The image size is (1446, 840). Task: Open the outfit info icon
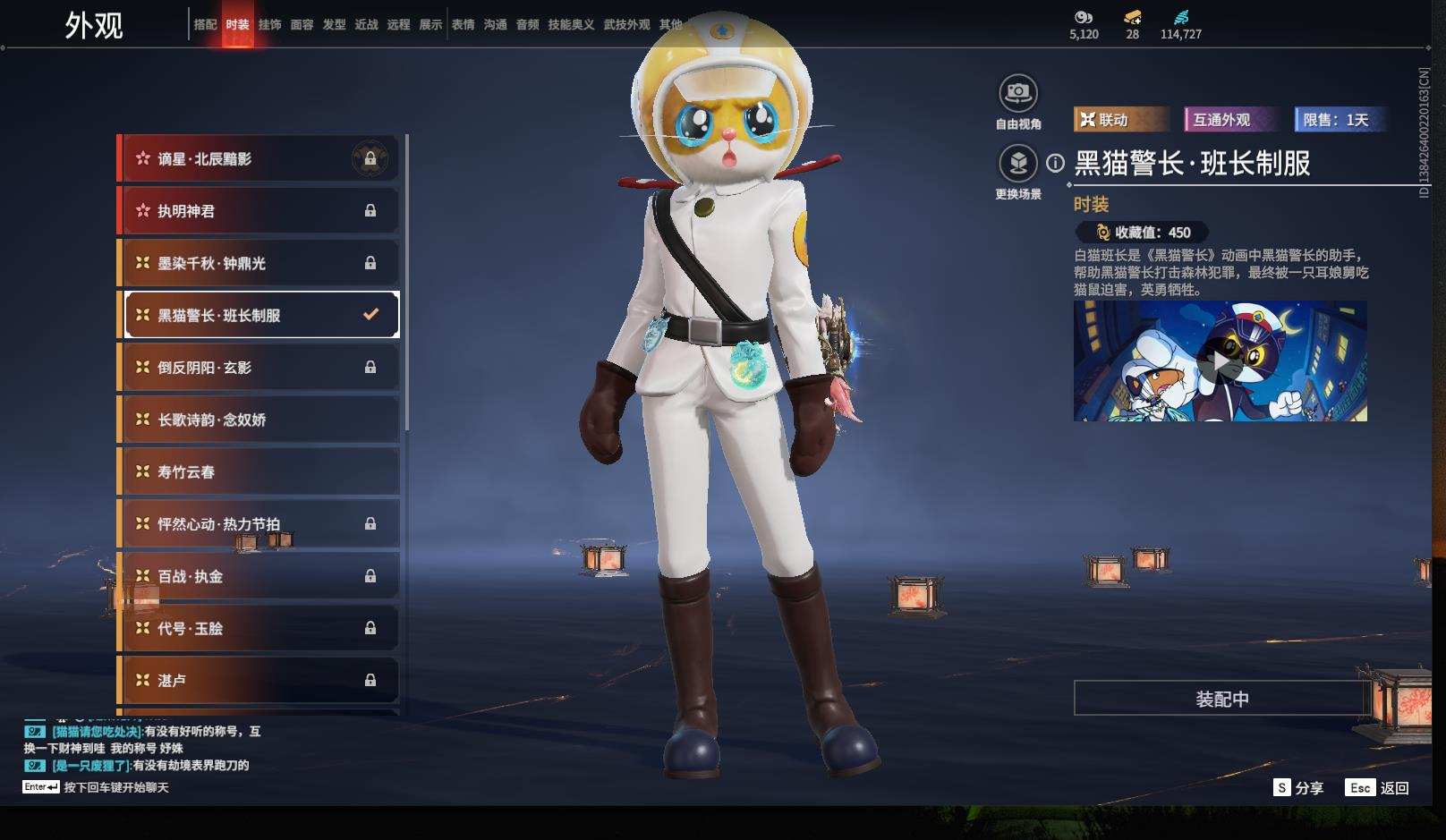pyautogui.click(x=1056, y=163)
